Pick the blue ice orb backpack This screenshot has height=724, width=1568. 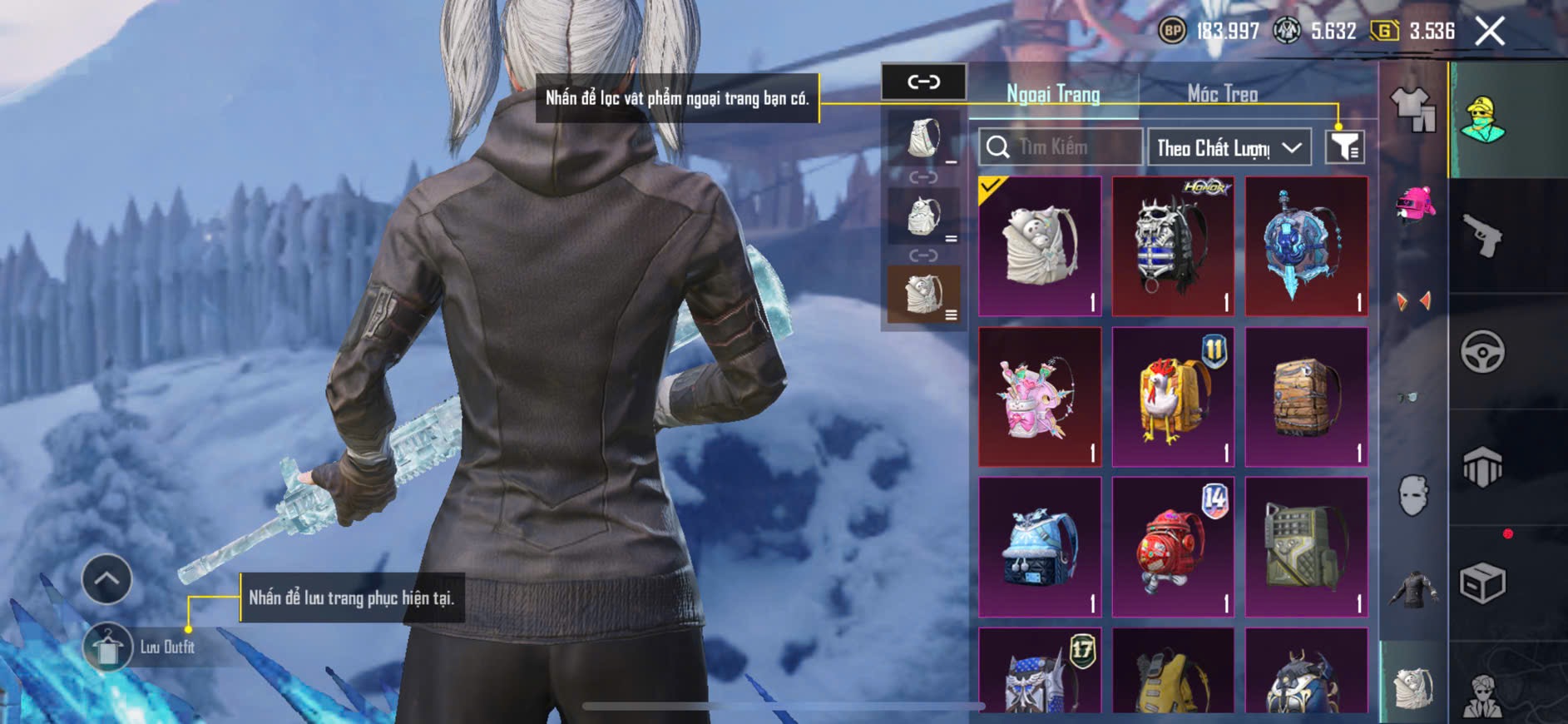coord(1306,246)
